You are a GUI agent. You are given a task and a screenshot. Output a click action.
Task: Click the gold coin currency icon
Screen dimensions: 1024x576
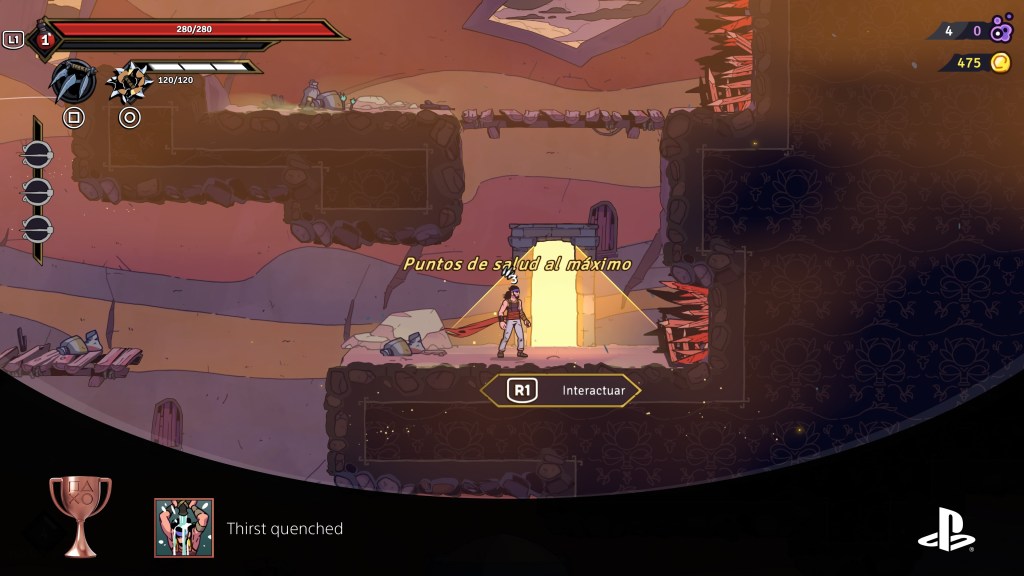(1000, 63)
